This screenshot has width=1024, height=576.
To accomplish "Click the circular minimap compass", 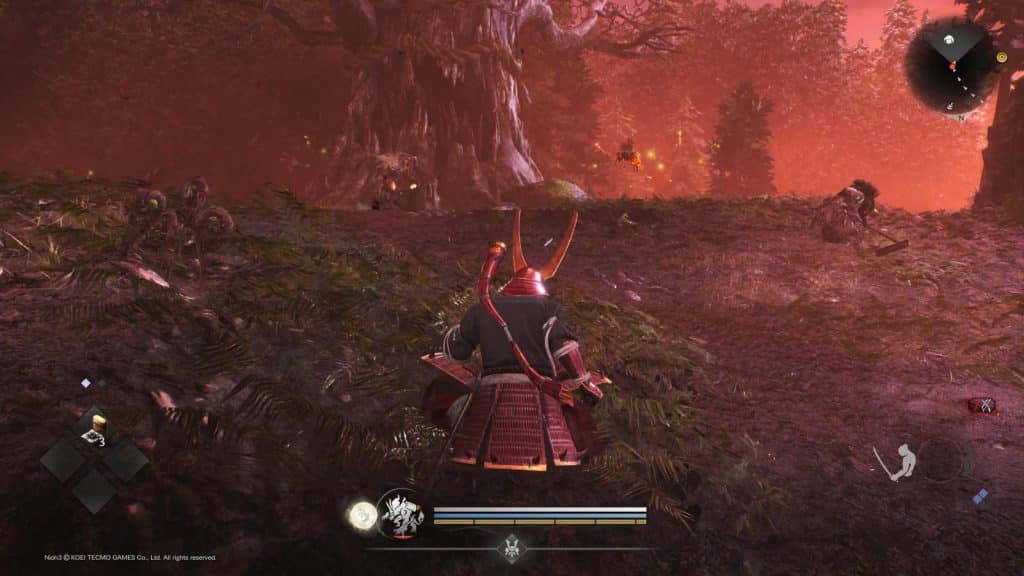I will pos(950,65).
